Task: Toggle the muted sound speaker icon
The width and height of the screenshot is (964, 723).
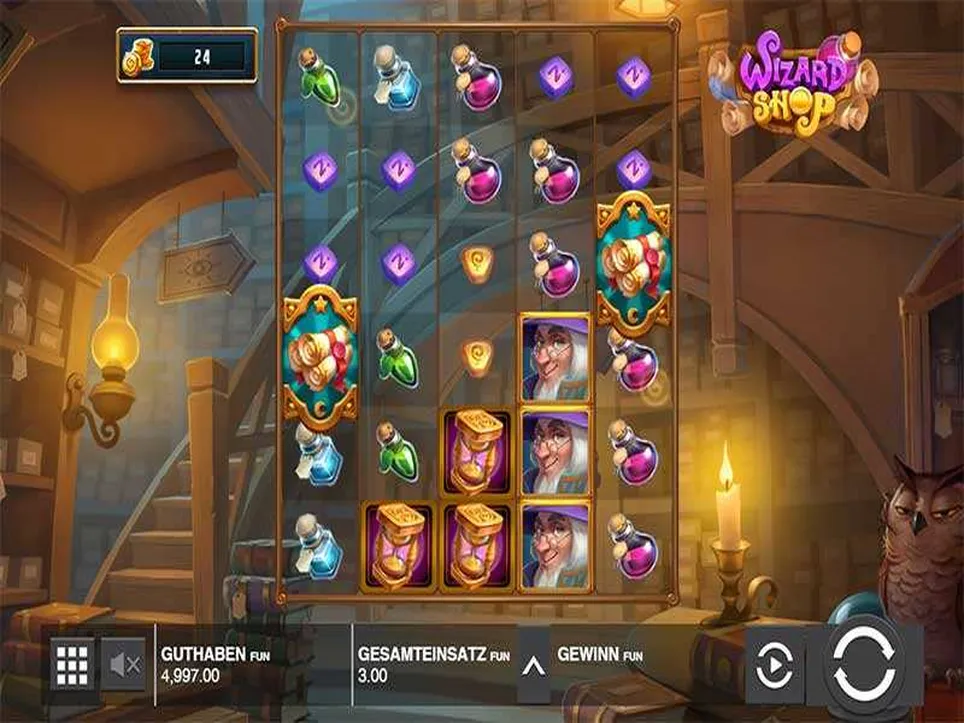Action: pos(126,663)
